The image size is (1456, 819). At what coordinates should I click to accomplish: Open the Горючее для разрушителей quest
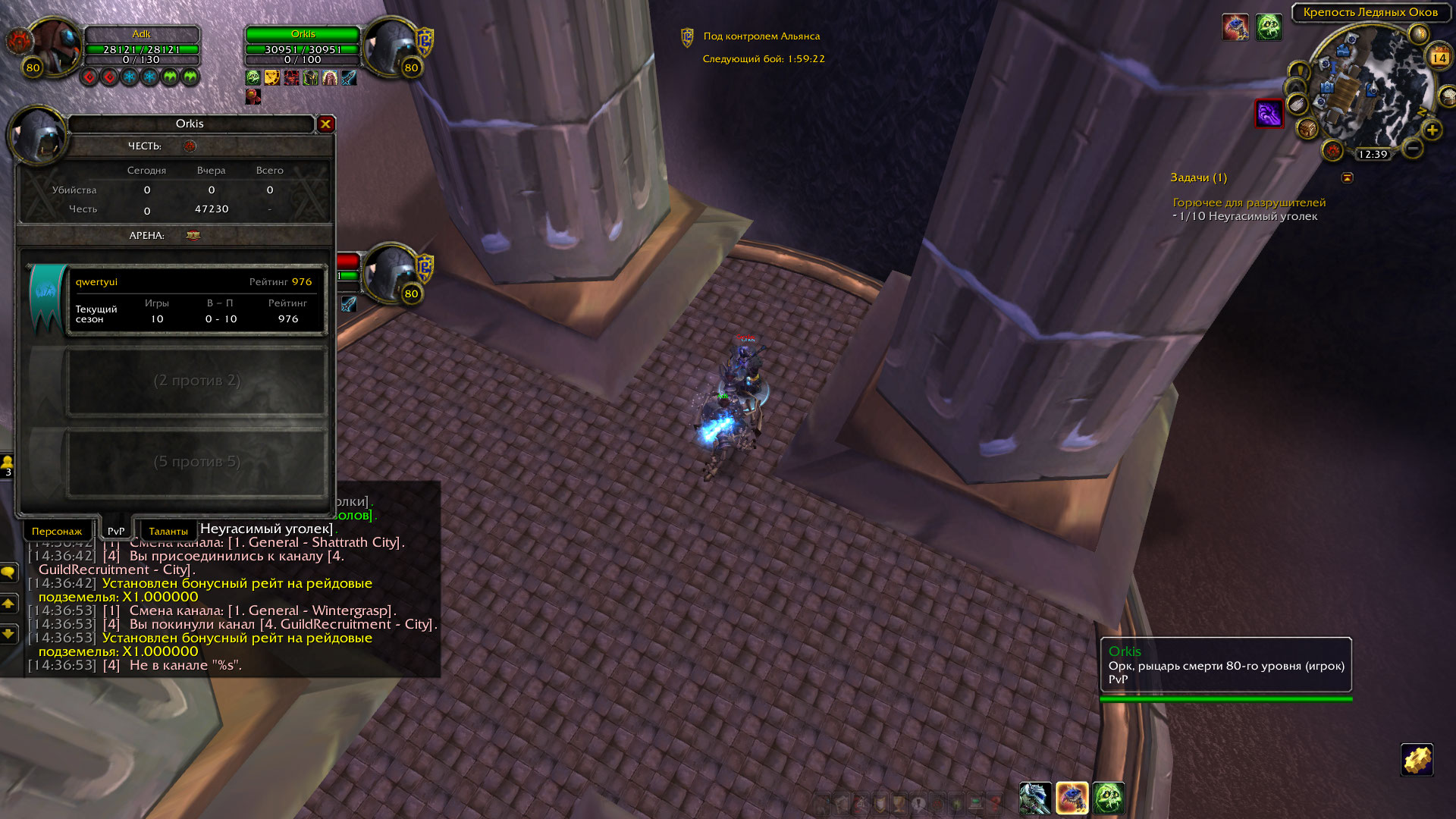1249,202
